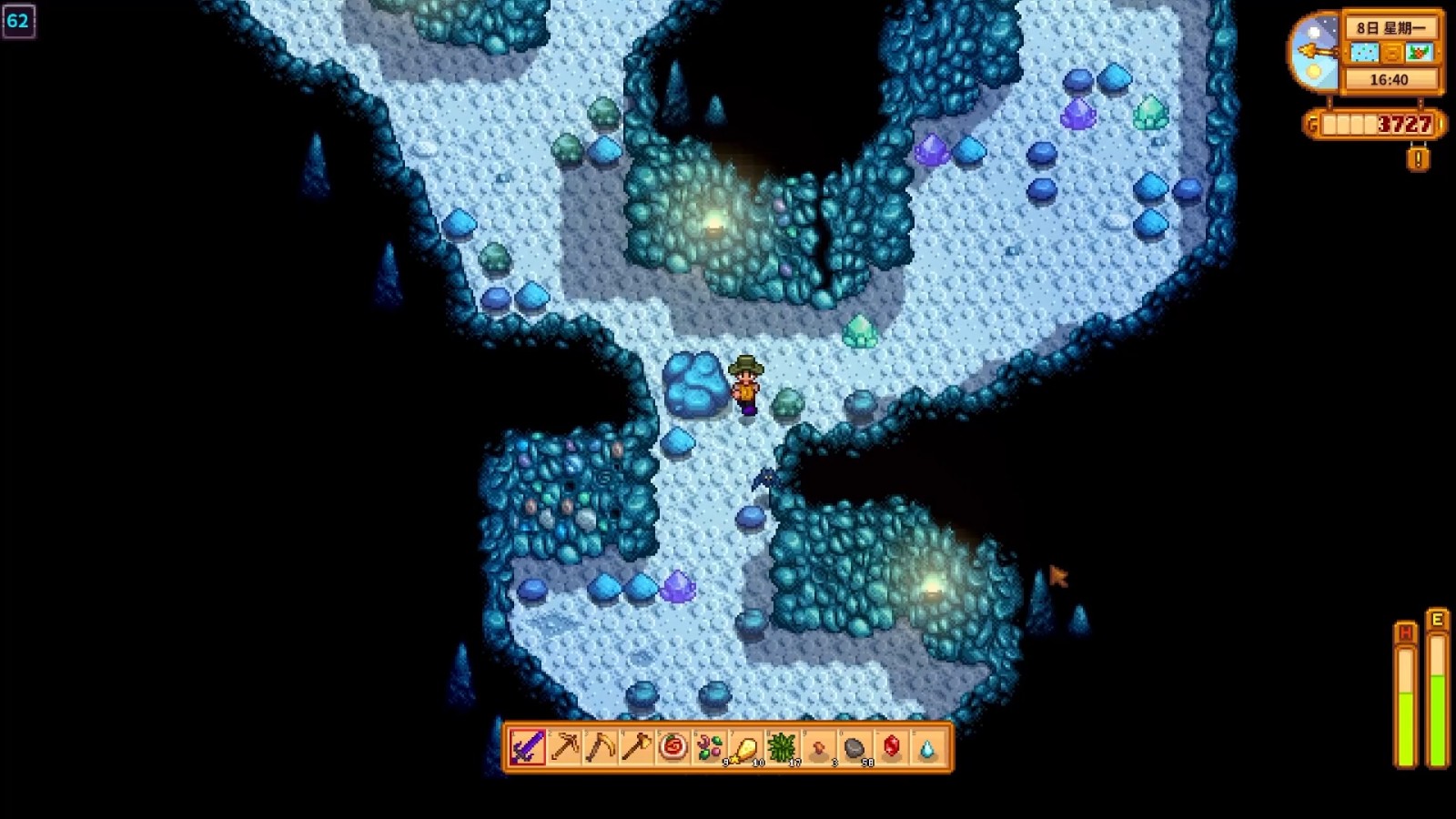Screen dimensions: 1456x819
Task: Select the stone stack of 58
Action: pos(855,748)
